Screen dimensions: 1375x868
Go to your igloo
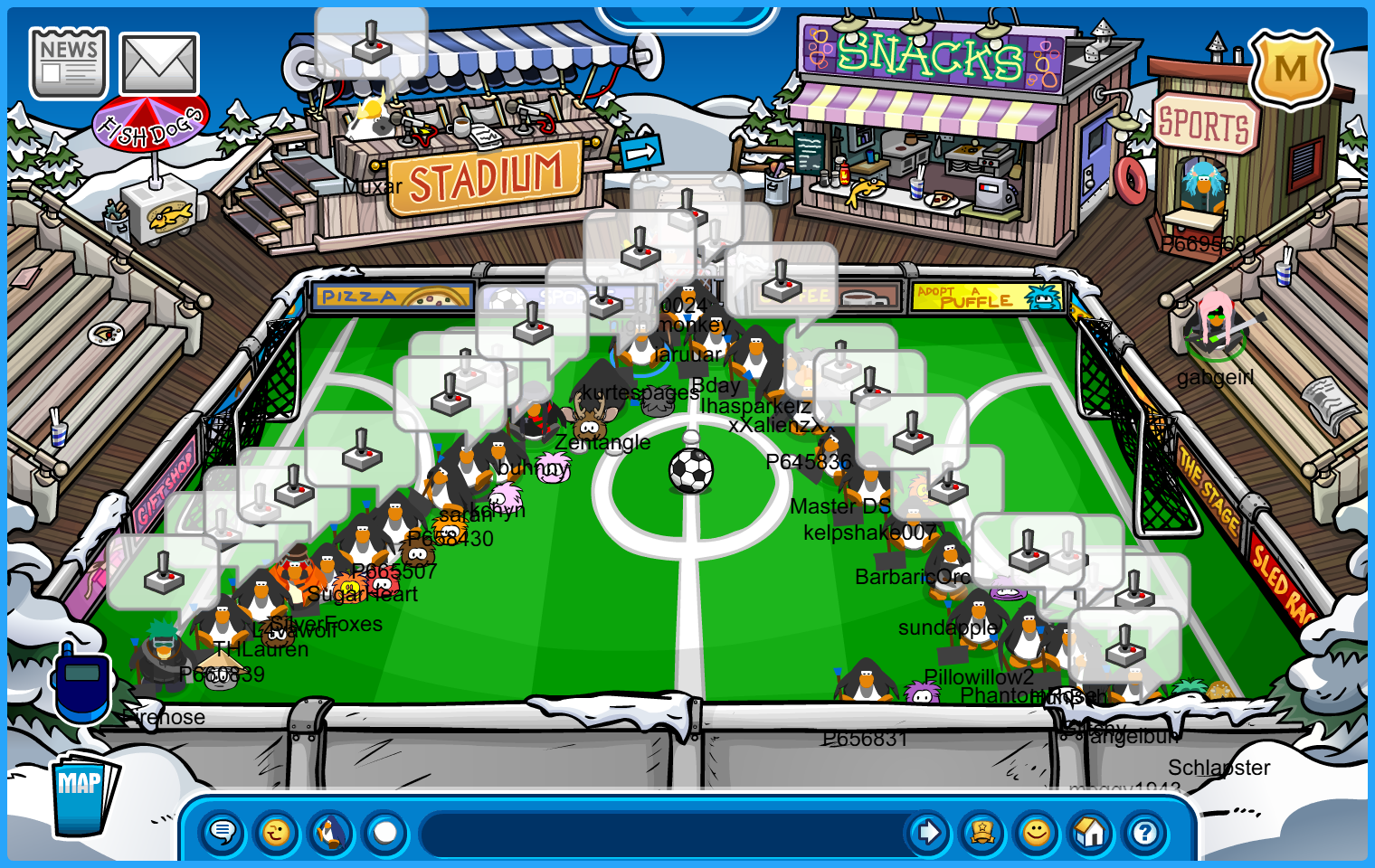pos(1091,832)
